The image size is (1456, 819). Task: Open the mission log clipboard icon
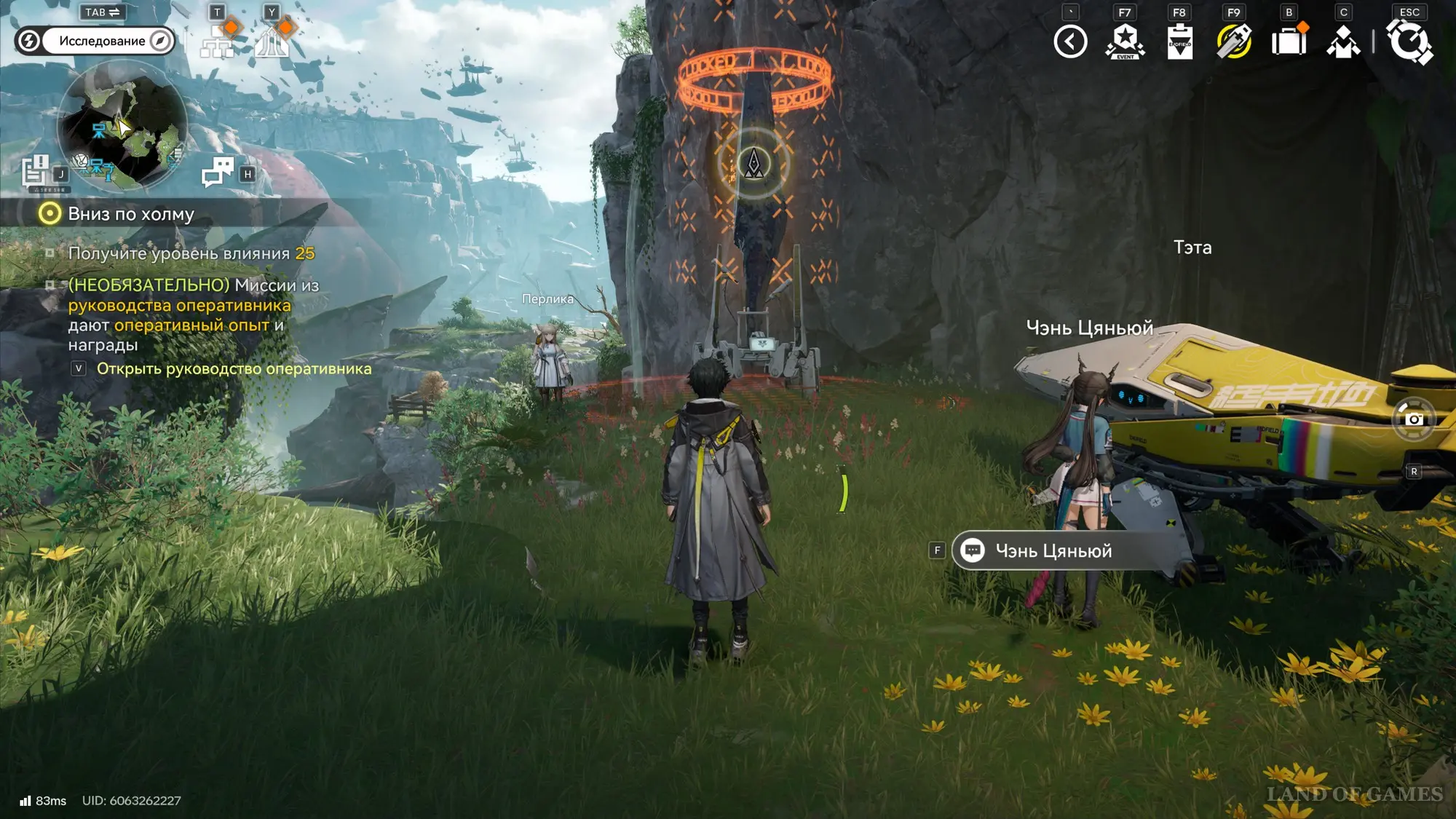tap(35, 172)
